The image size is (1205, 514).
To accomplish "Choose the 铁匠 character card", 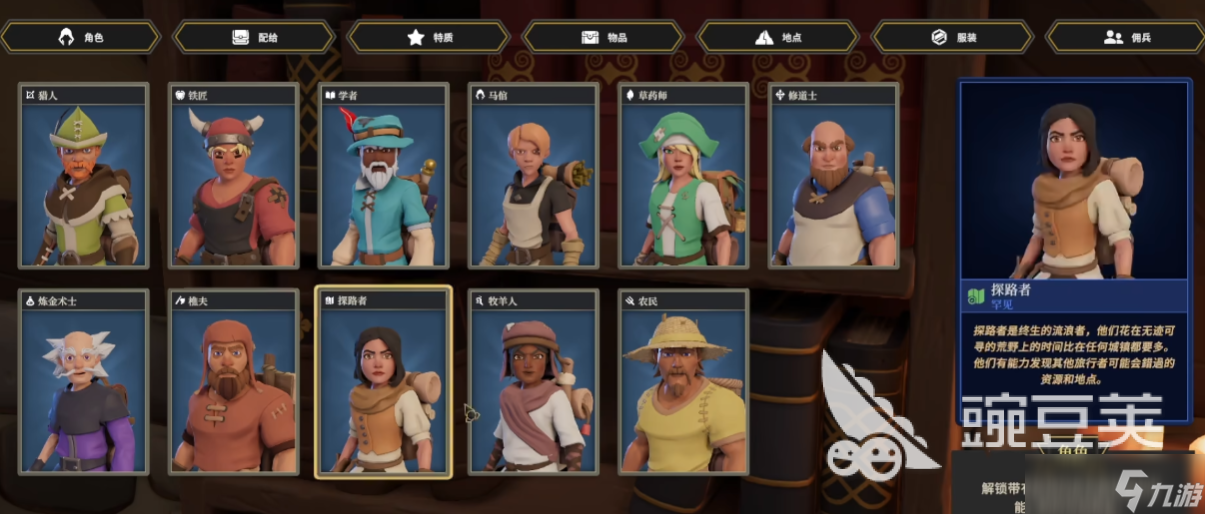I will [234, 177].
